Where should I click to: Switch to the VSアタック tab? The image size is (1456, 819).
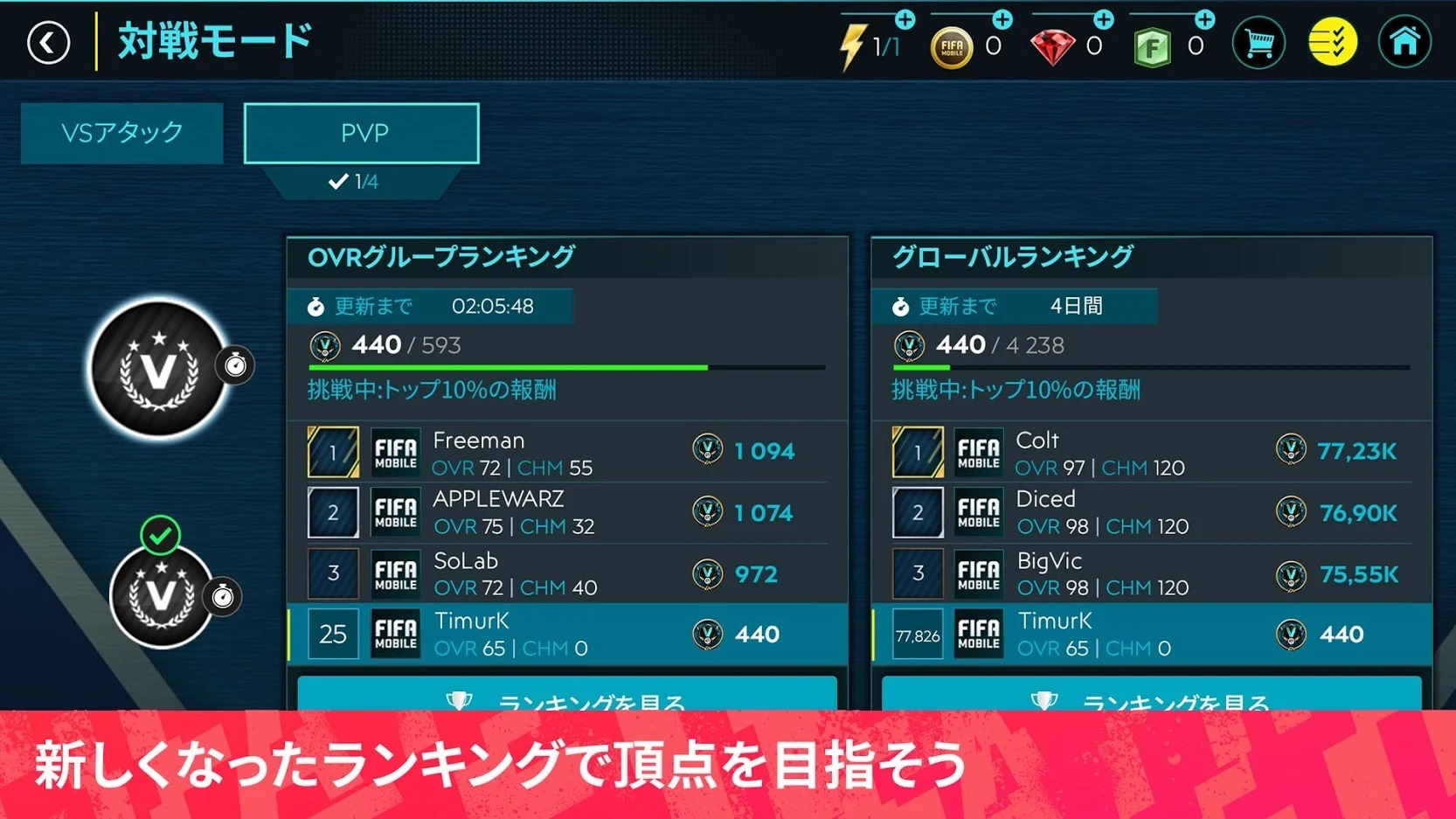pyautogui.click(x=121, y=133)
